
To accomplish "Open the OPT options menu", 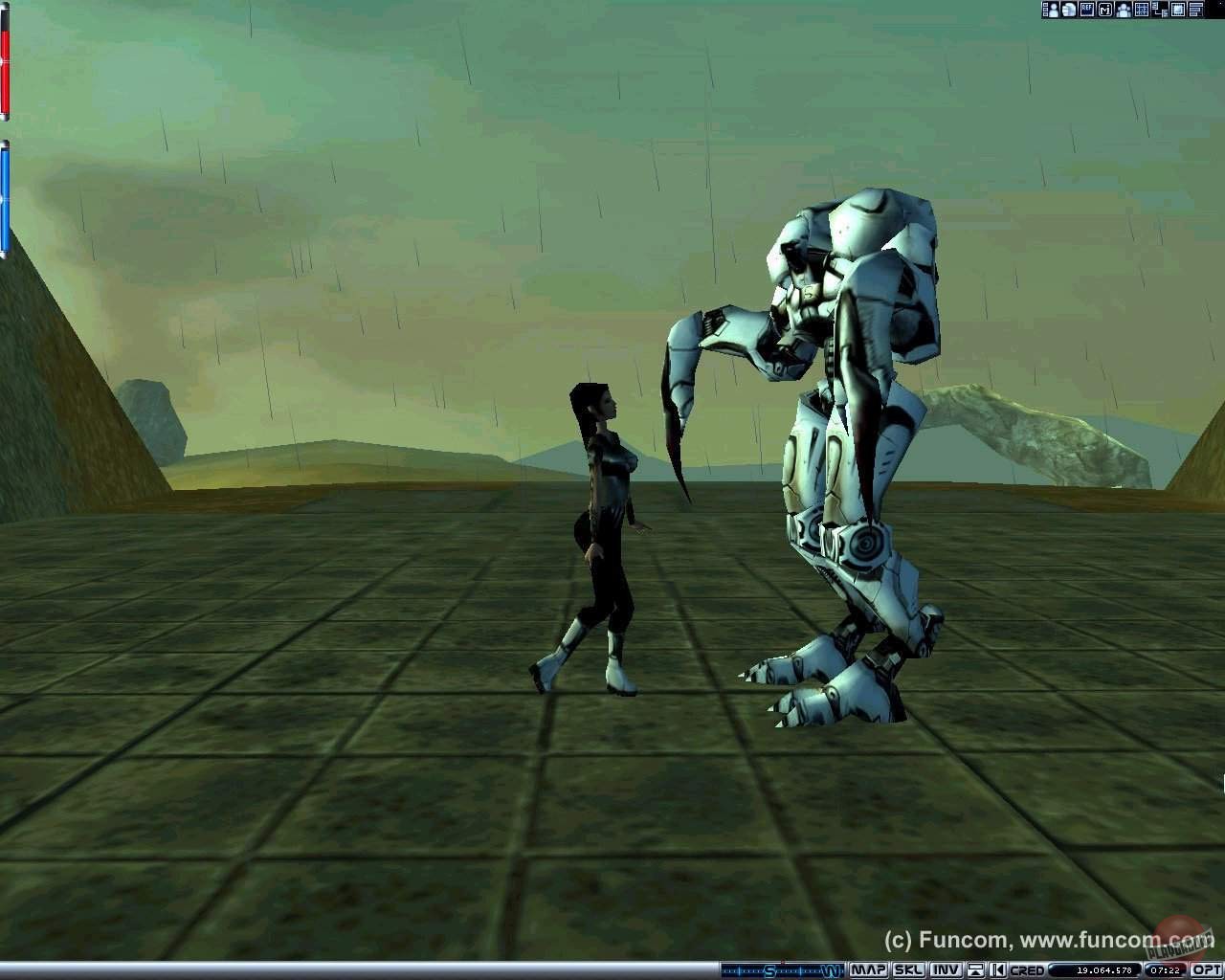I will coord(1207,970).
